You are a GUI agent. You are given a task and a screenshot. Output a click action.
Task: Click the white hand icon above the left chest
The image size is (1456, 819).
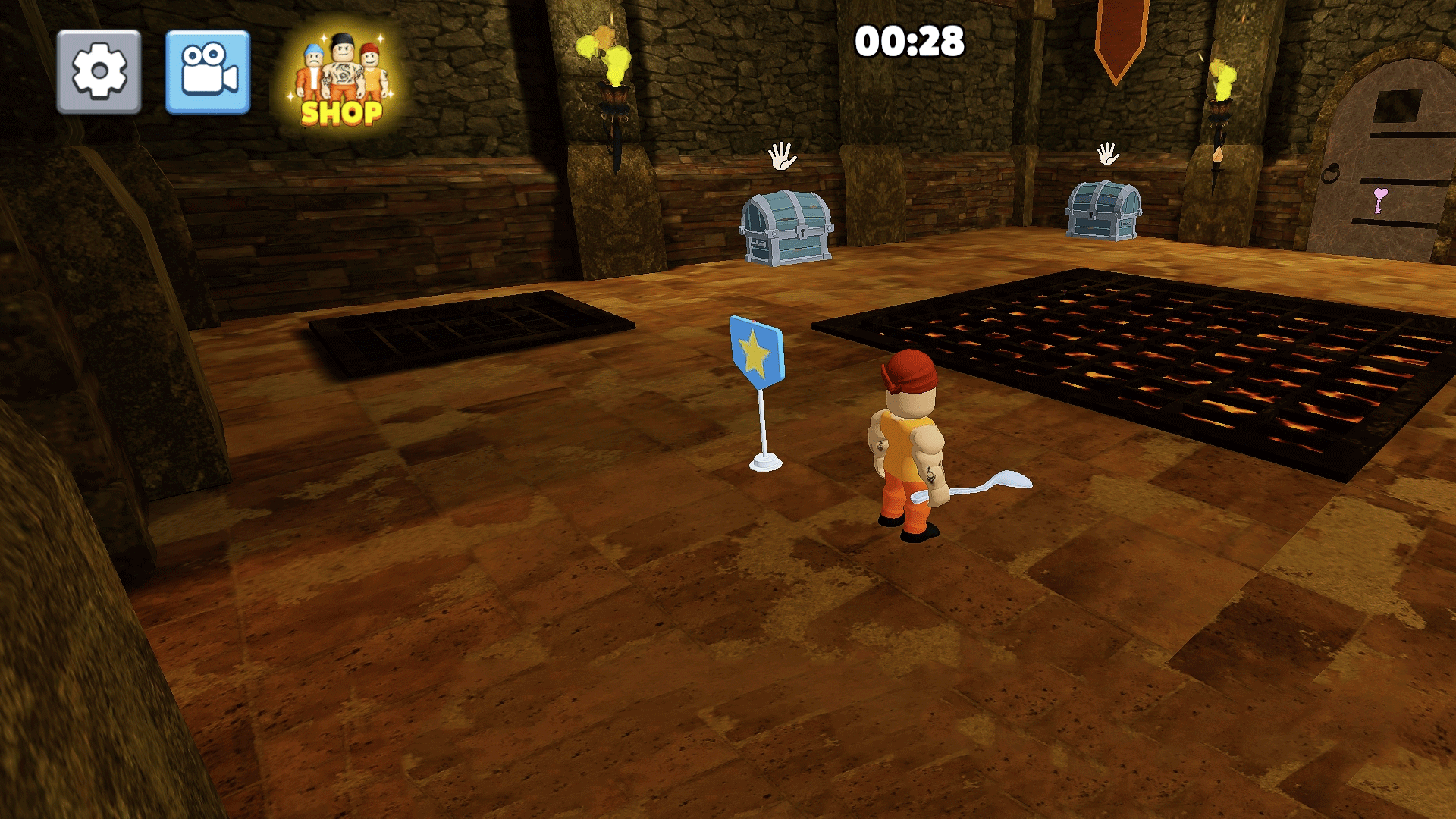783,157
